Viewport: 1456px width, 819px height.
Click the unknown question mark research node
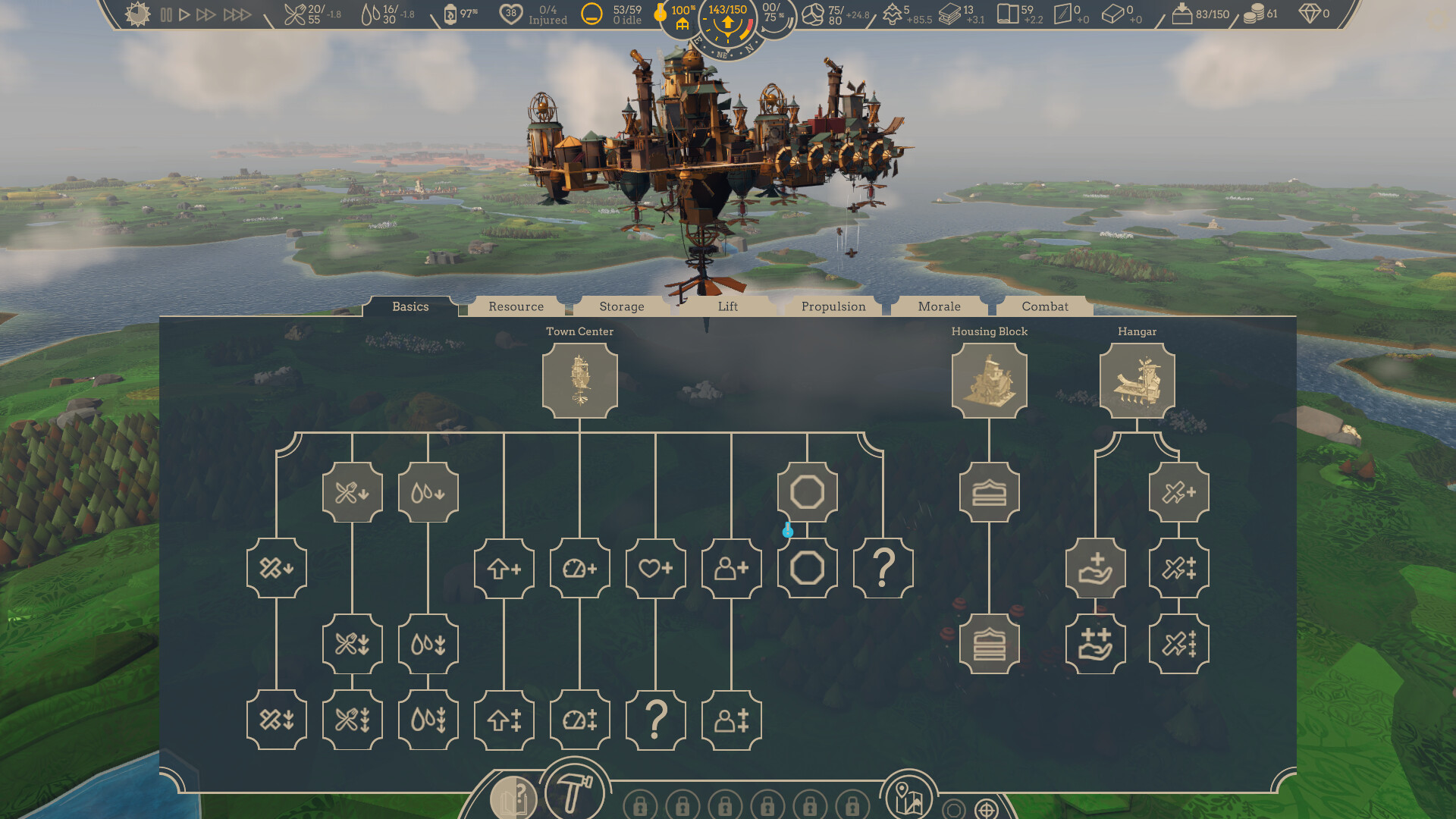(x=884, y=568)
